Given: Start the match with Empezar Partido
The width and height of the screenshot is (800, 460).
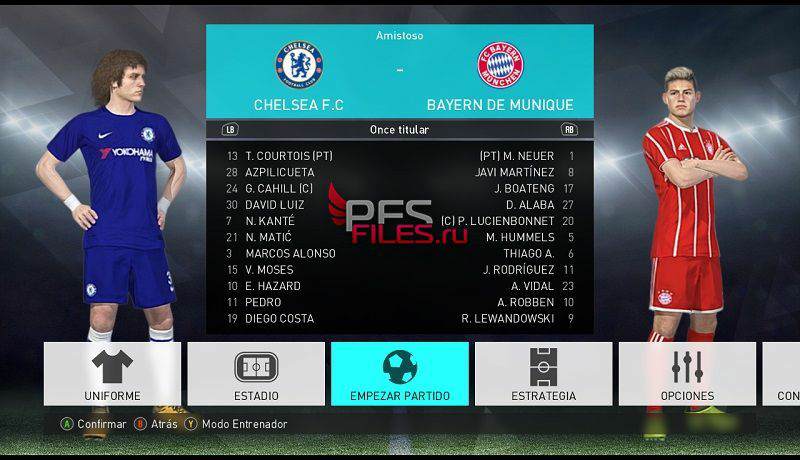Looking at the screenshot, I should (400, 374).
